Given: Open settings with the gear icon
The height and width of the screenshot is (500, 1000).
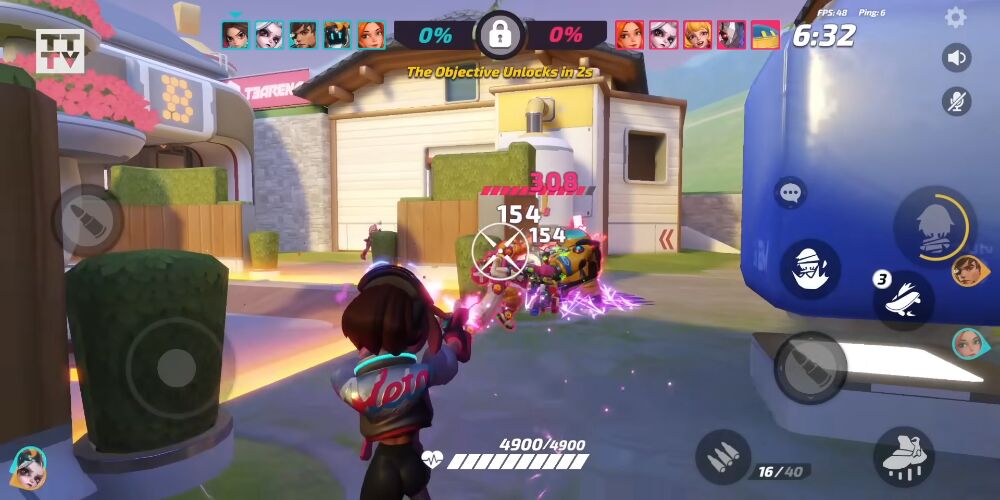Looking at the screenshot, I should coord(956,17).
